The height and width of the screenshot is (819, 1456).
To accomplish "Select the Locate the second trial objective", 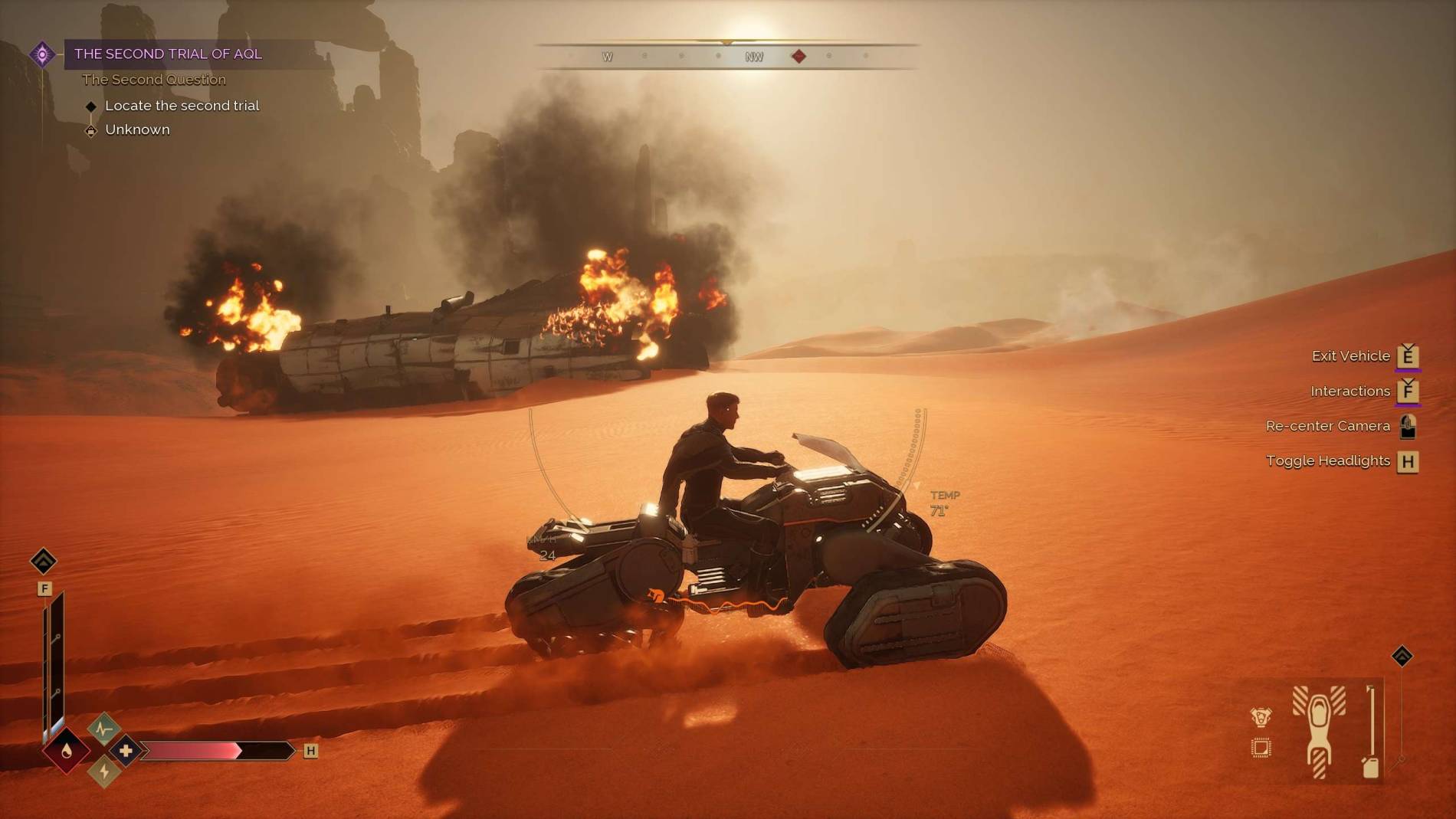I will pyautogui.click(x=182, y=106).
